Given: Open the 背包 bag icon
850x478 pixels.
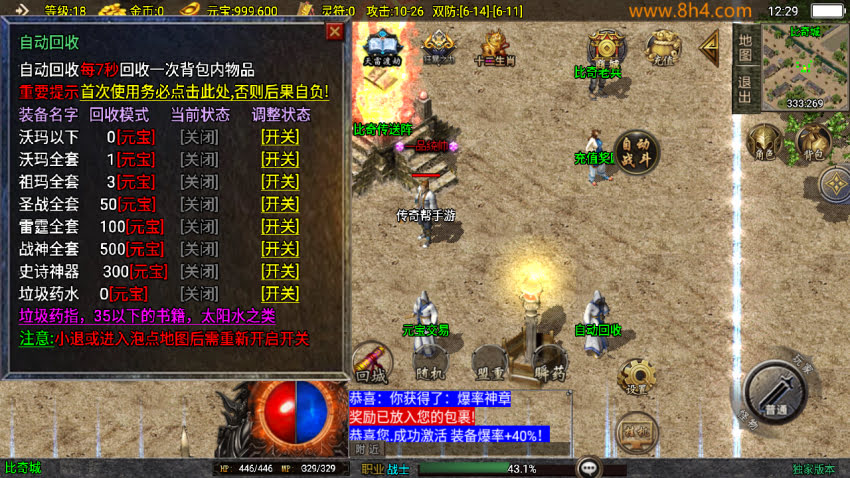Looking at the screenshot, I should pos(813,143).
